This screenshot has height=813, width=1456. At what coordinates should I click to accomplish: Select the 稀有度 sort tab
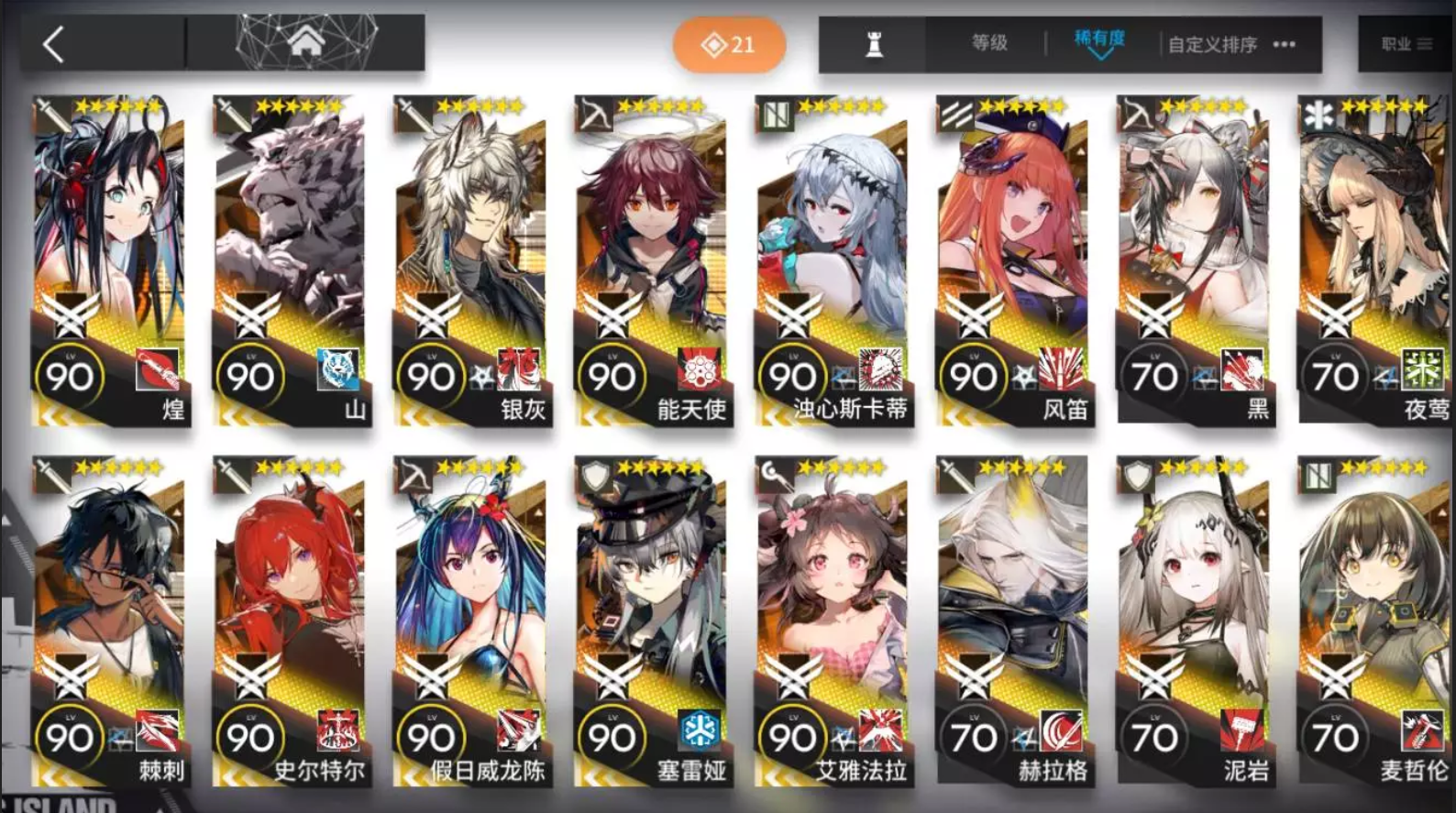point(1098,40)
